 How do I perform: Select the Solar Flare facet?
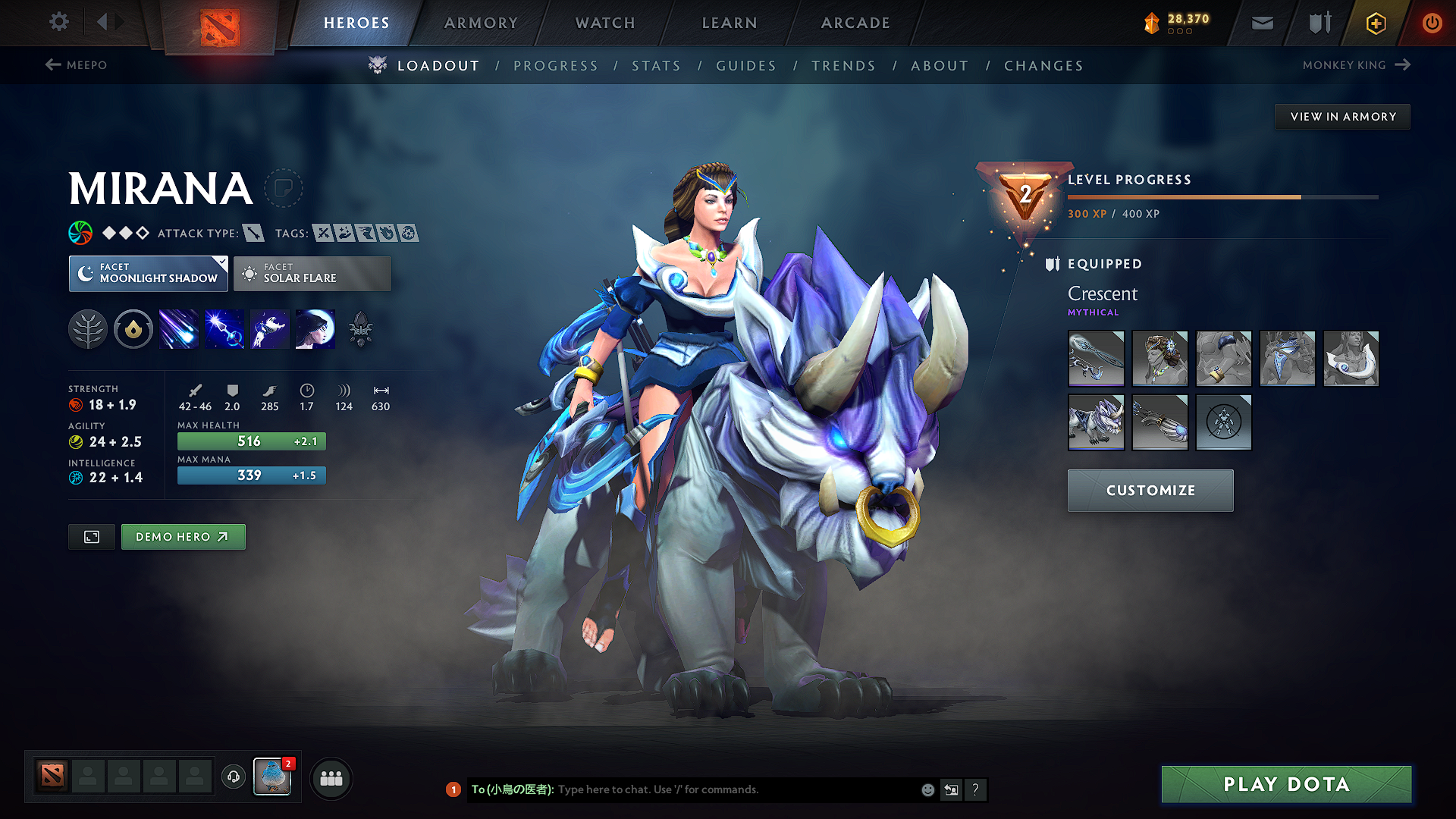pyautogui.click(x=312, y=274)
